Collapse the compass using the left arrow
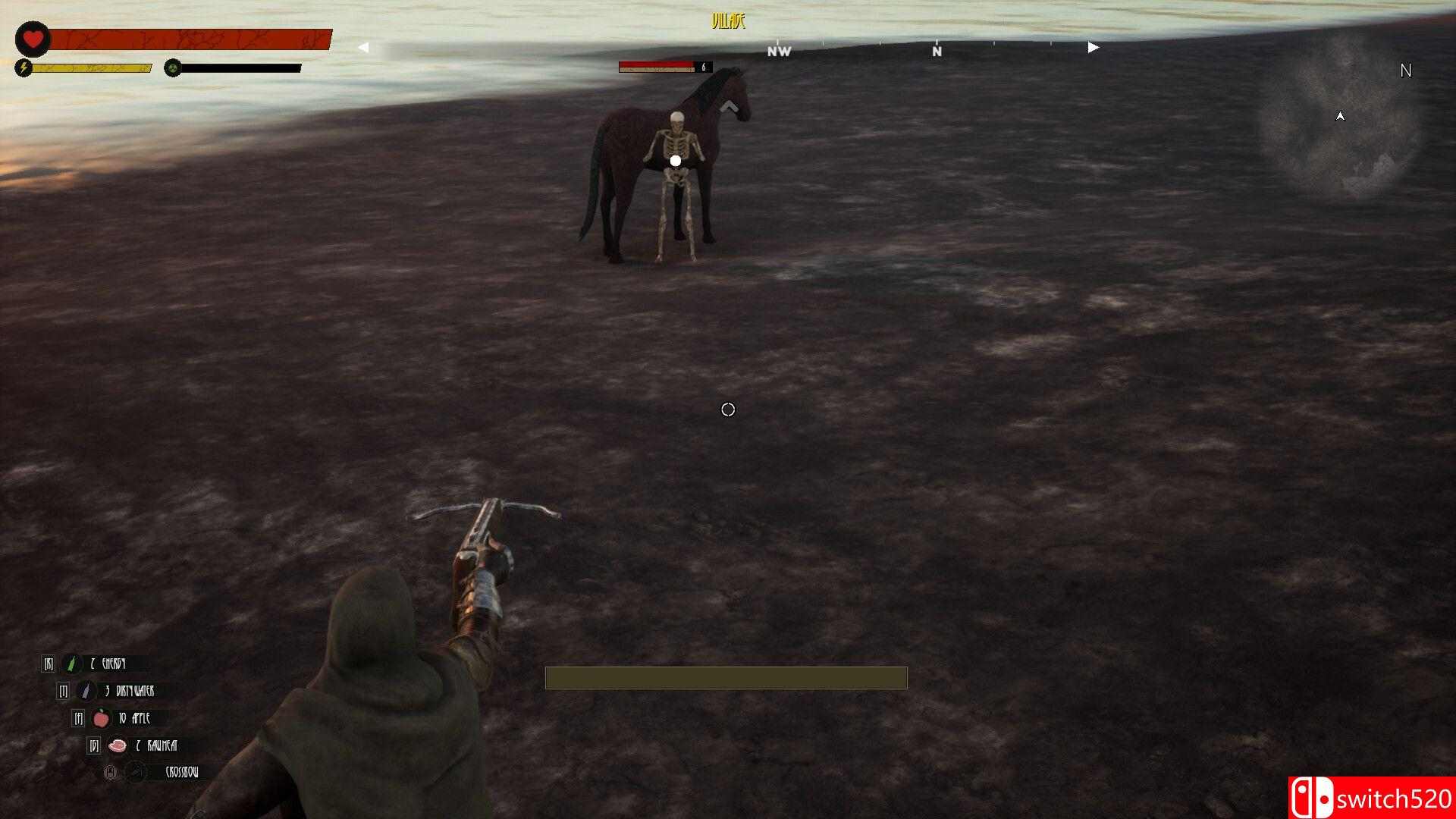The image size is (1456, 819). coord(362,46)
